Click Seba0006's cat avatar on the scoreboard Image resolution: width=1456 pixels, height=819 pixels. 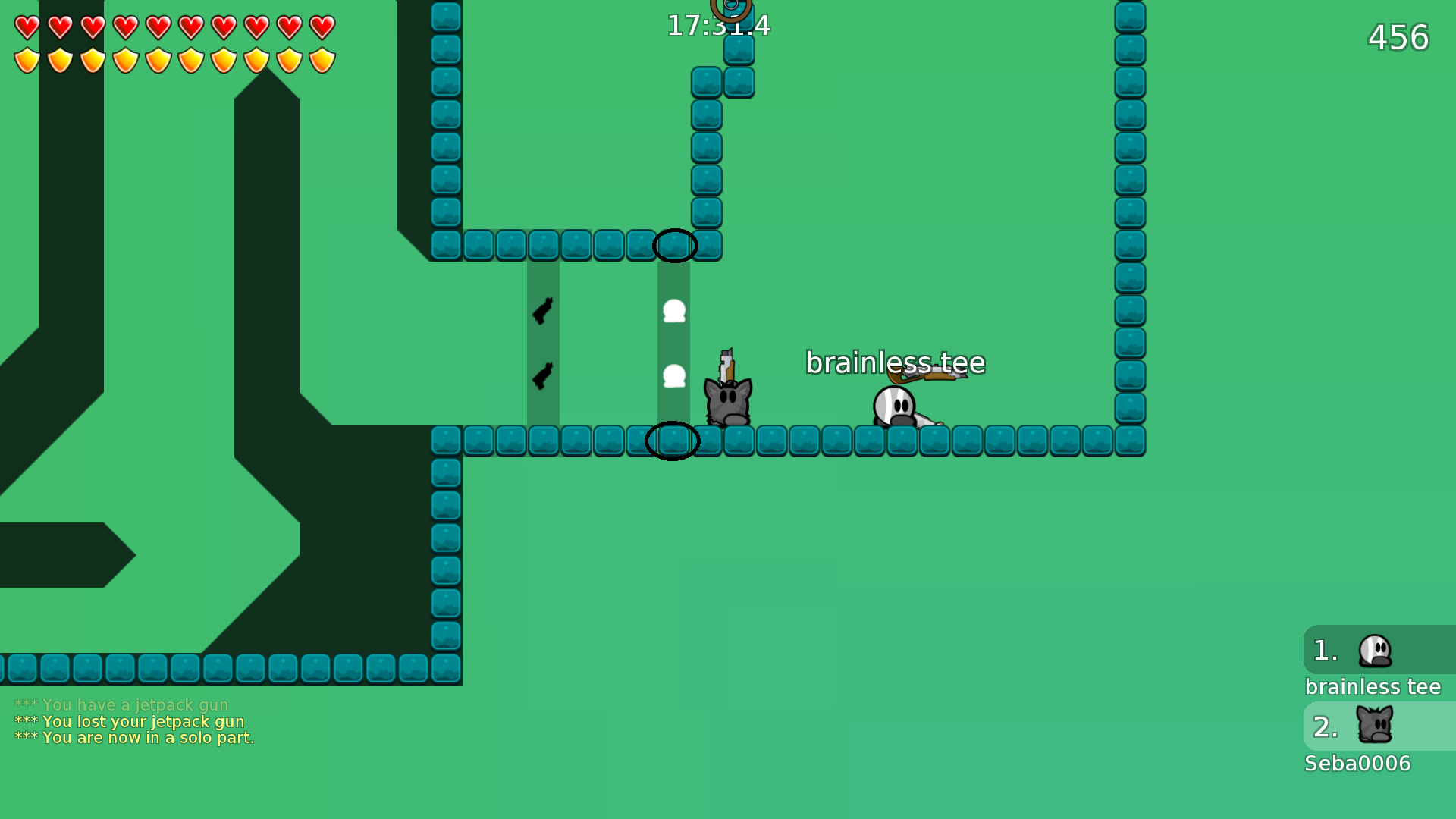tap(1374, 726)
